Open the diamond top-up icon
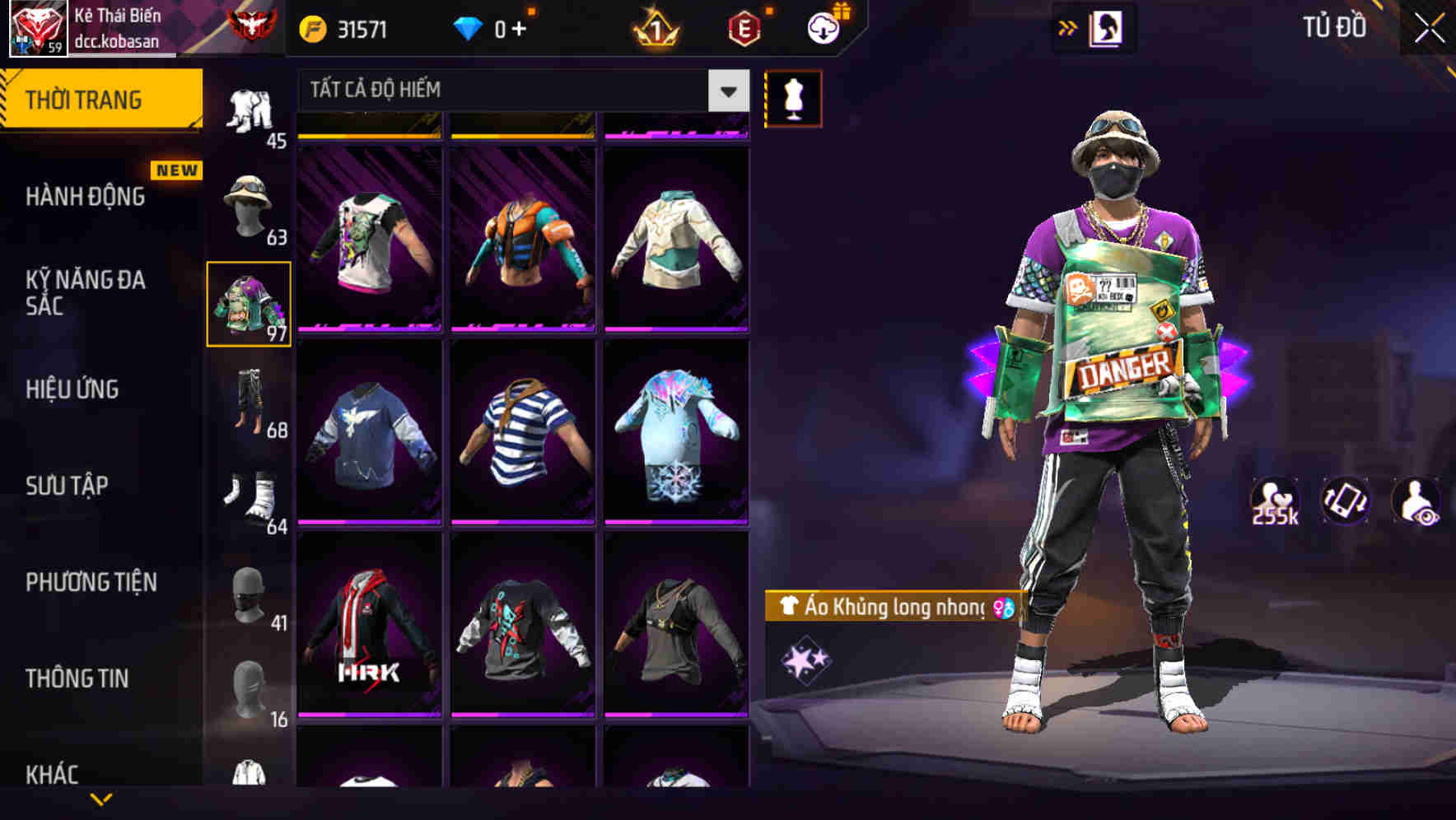The height and width of the screenshot is (820, 1456). click(x=469, y=27)
